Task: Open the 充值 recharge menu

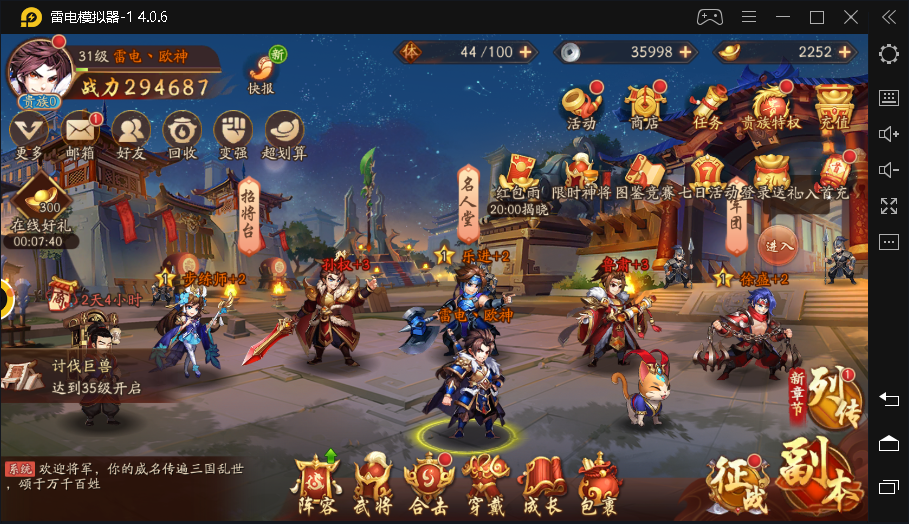Action: tap(833, 104)
